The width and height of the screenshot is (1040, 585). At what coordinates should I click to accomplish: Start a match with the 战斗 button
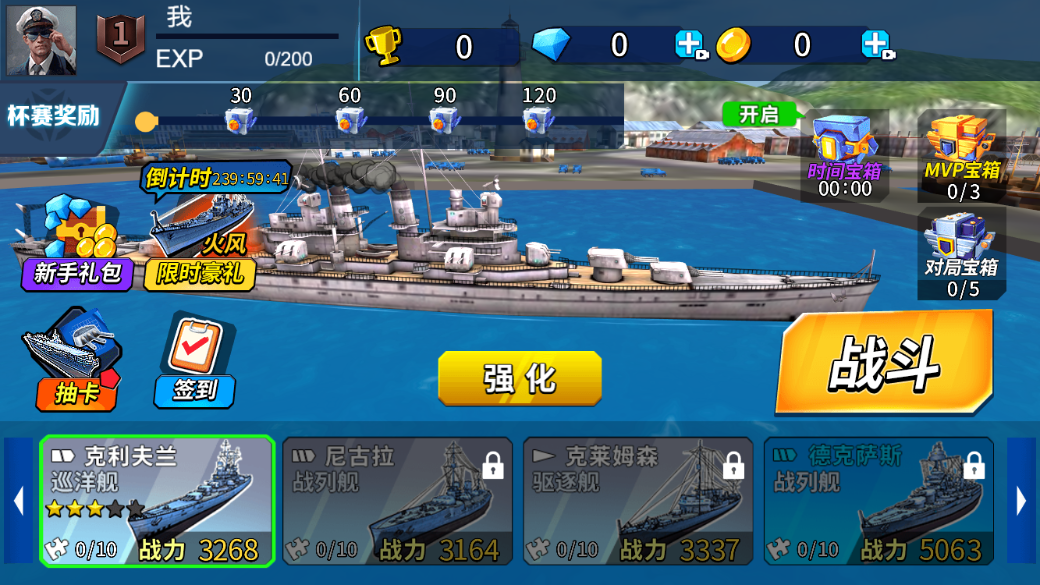click(x=884, y=363)
